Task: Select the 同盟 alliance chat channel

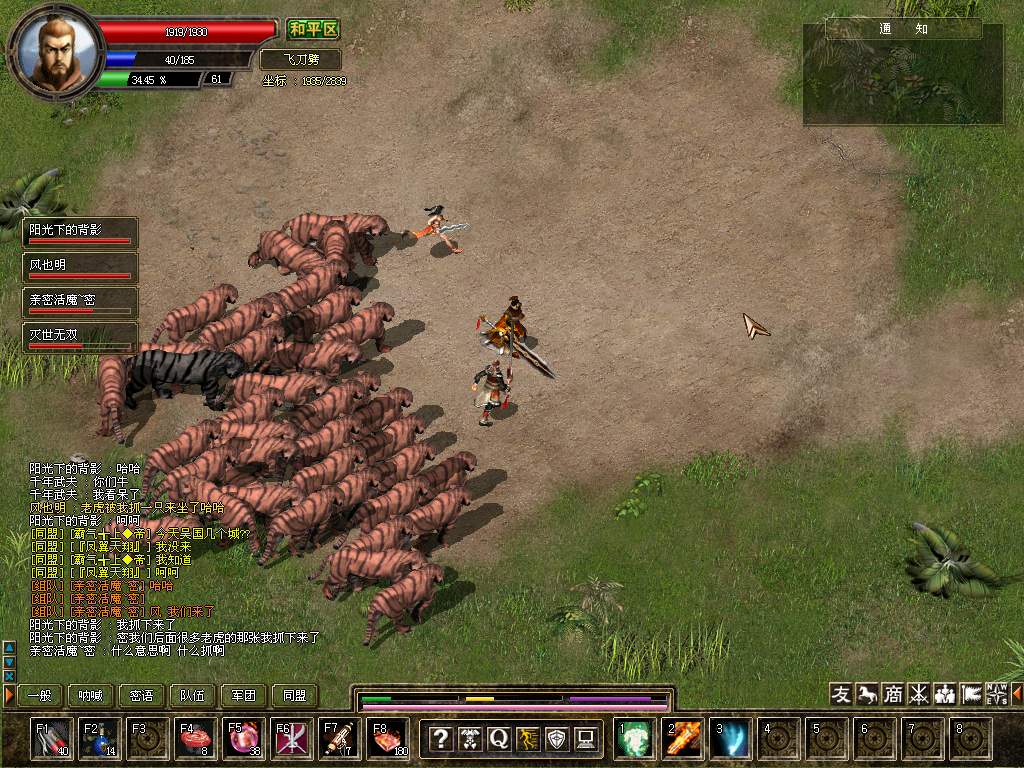Action: (295, 696)
